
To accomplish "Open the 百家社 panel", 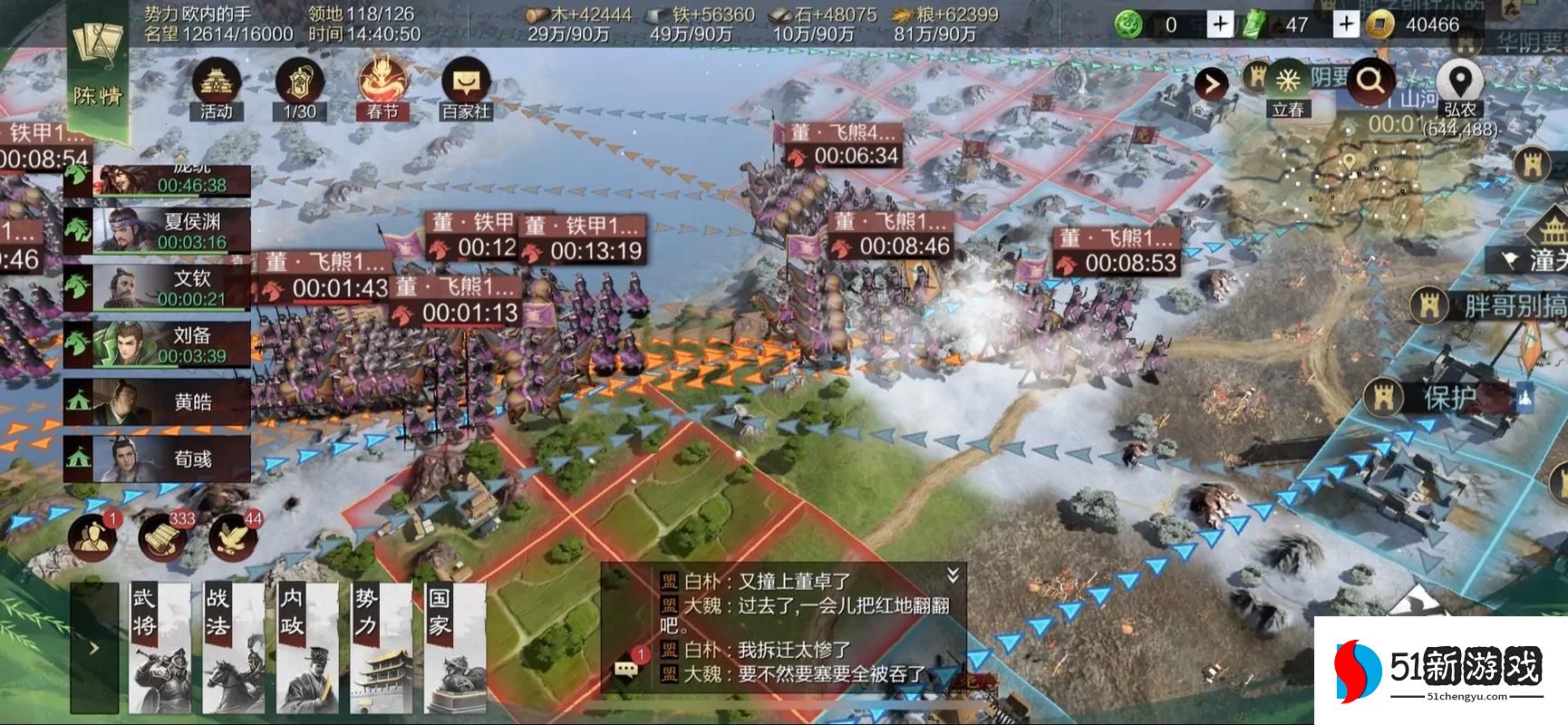I will [465, 86].
